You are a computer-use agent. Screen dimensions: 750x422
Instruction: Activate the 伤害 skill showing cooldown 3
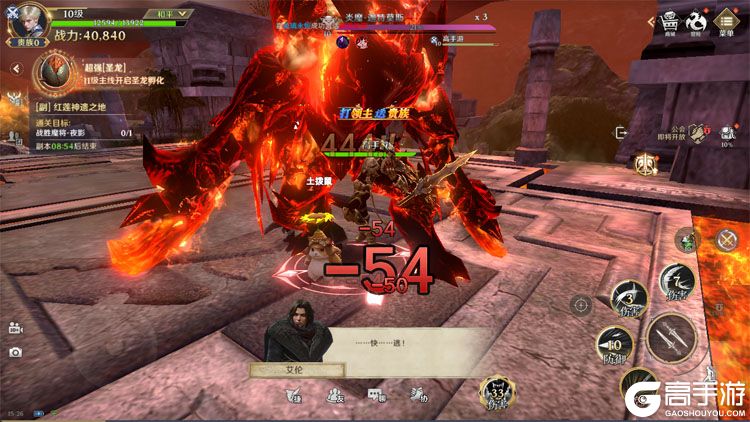coord(629,297)
